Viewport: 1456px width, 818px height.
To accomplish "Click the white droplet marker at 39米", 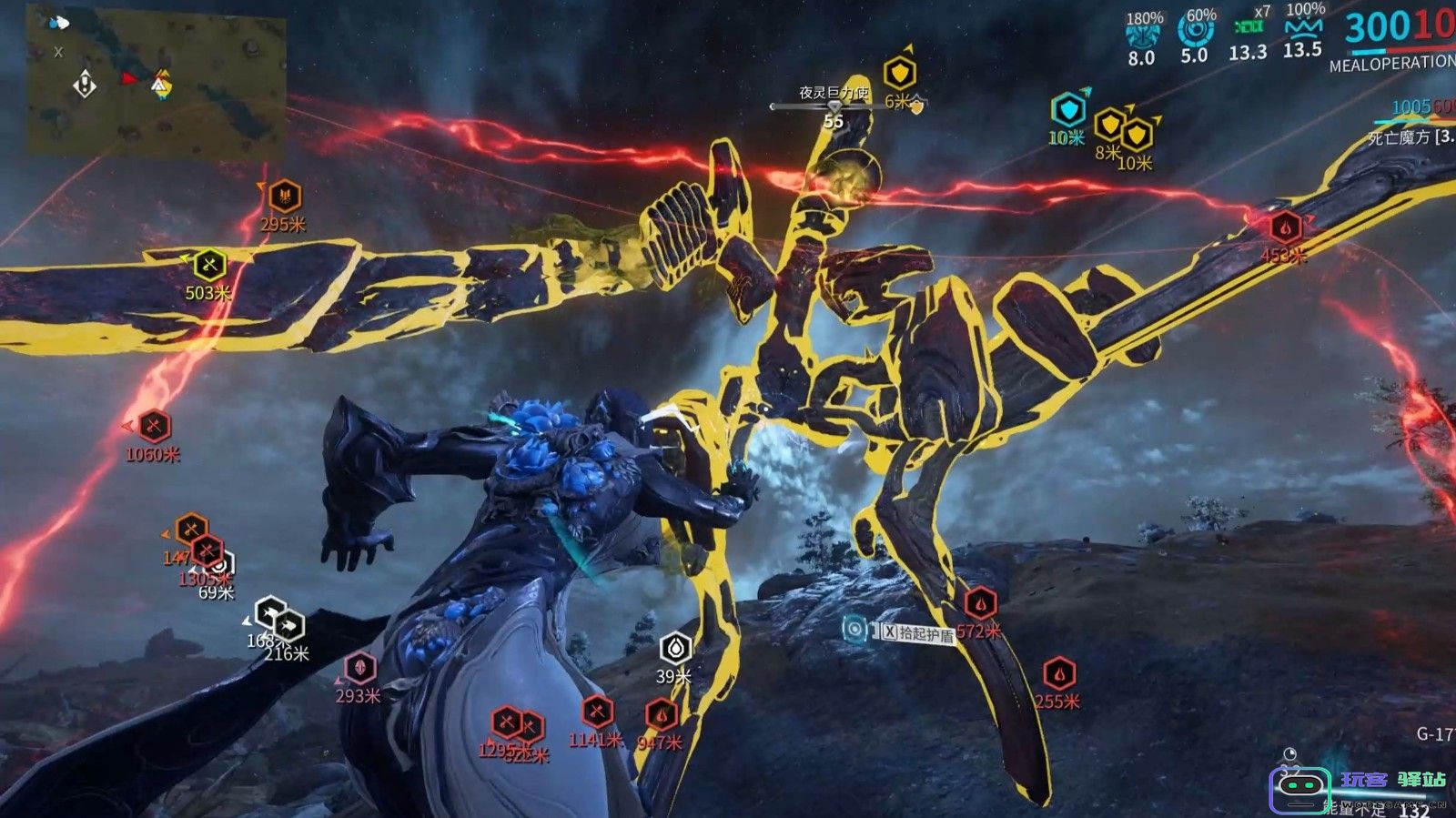I will [675, 648].
